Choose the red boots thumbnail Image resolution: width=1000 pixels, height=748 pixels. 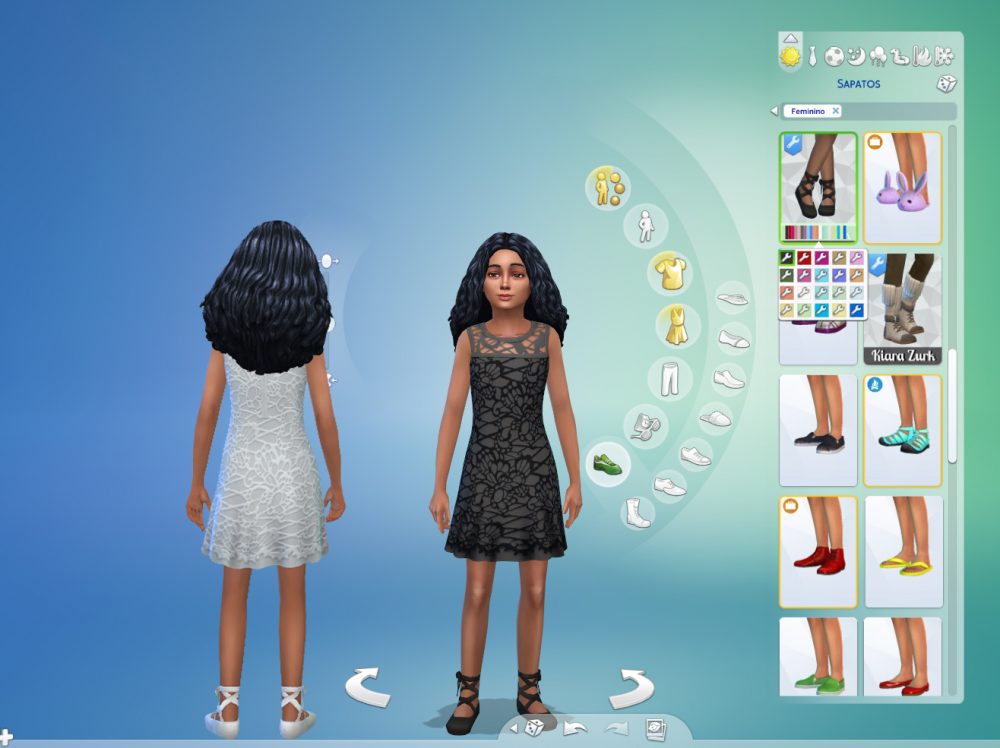tap(818, 552)
